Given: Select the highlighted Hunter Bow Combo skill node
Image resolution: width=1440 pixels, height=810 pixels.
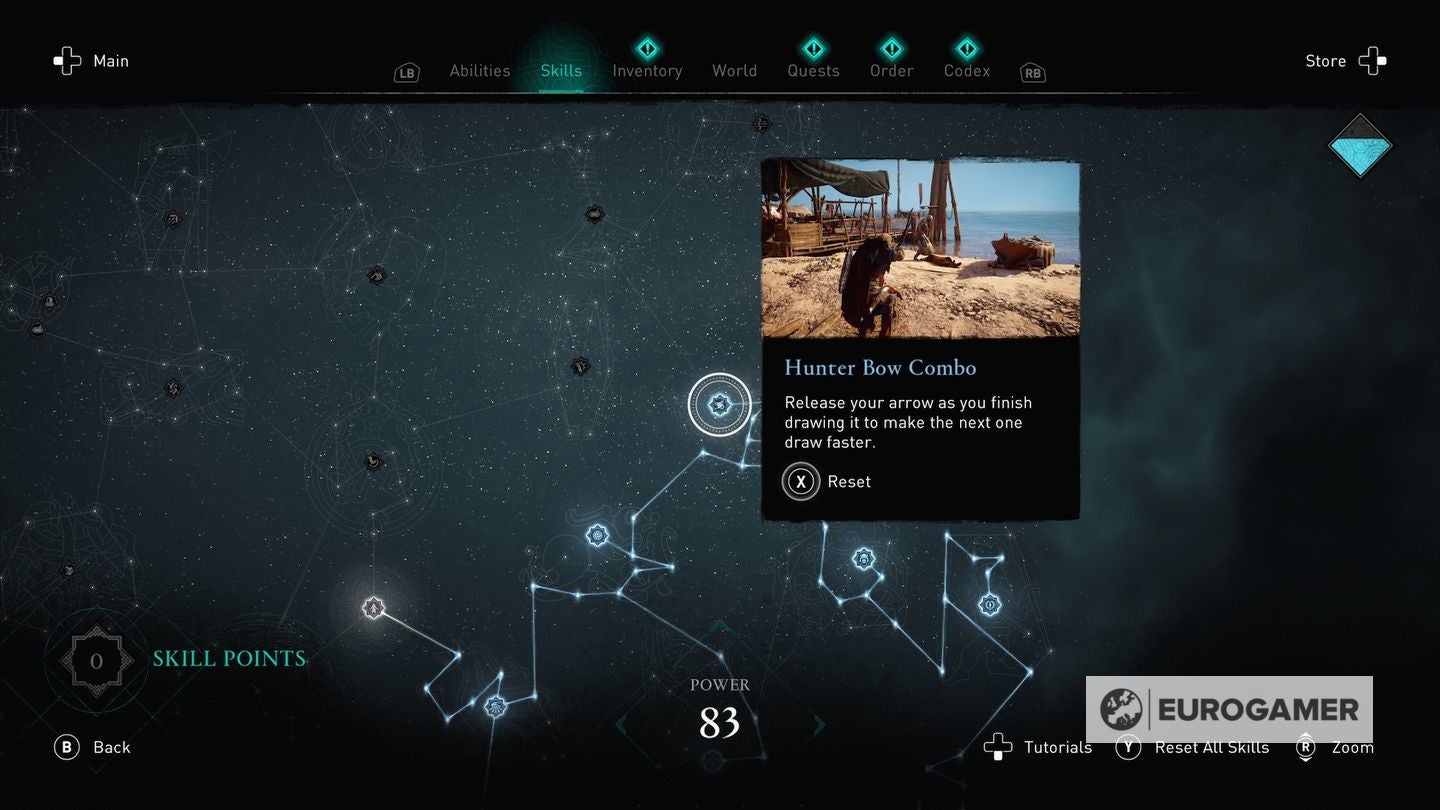Looking at the screenshot, I should [x=720, y=403].
